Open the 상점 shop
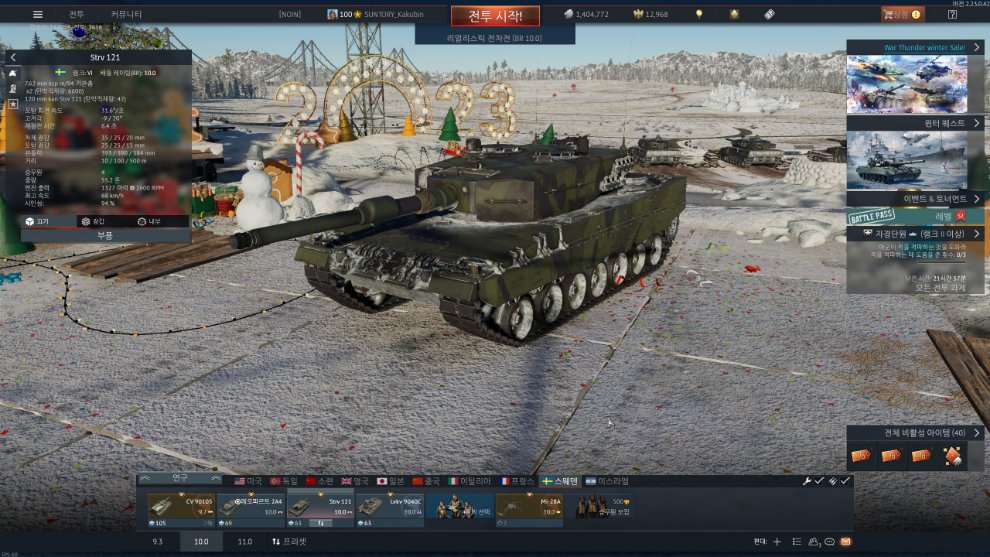Viewport: 990px width, 557px height. [x=900, y=14]
